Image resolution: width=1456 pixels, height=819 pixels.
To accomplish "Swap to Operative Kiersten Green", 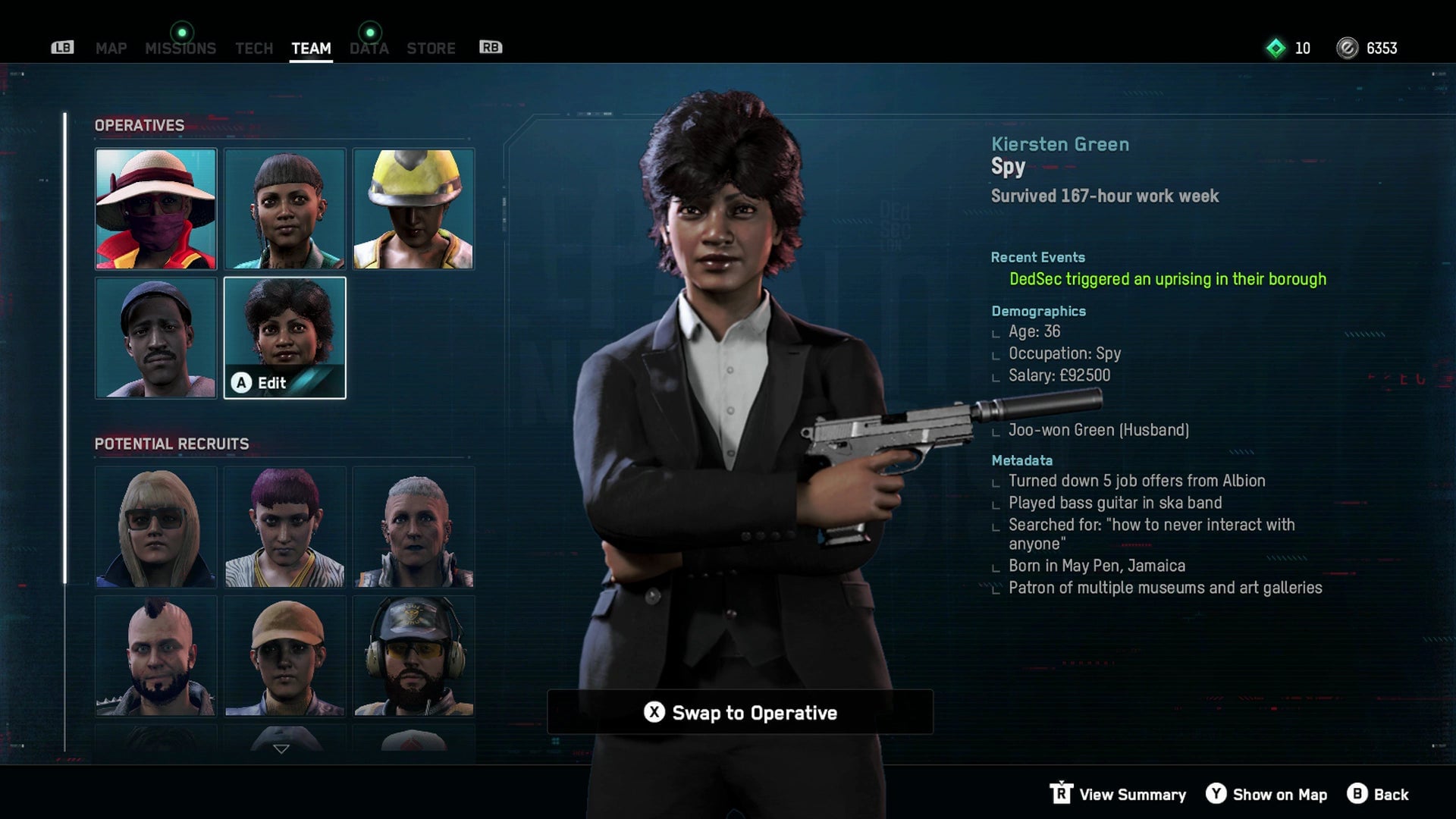I will click(740, 713).
